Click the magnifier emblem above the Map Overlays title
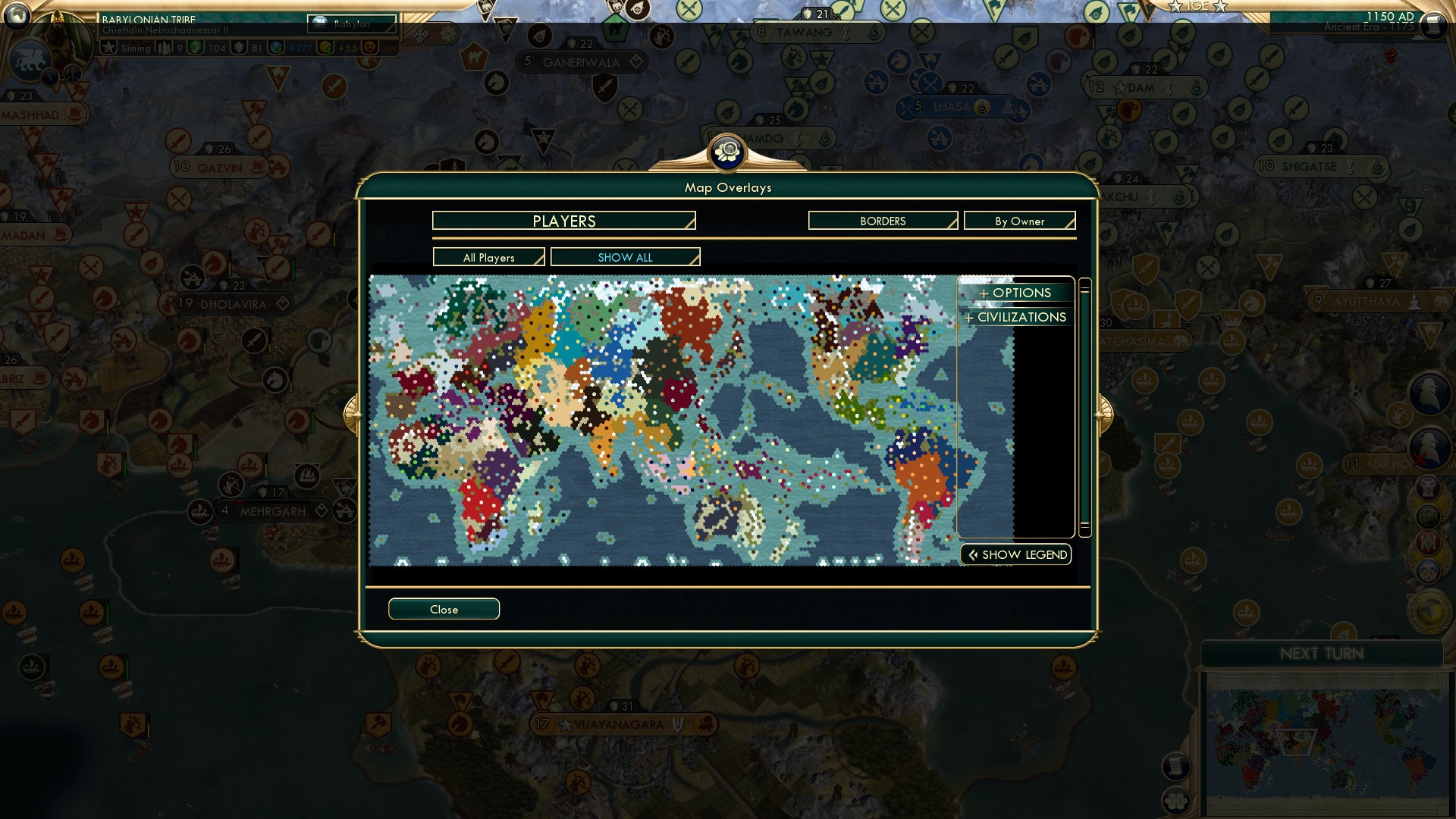The image size is (1456, 819). (727, 151)
